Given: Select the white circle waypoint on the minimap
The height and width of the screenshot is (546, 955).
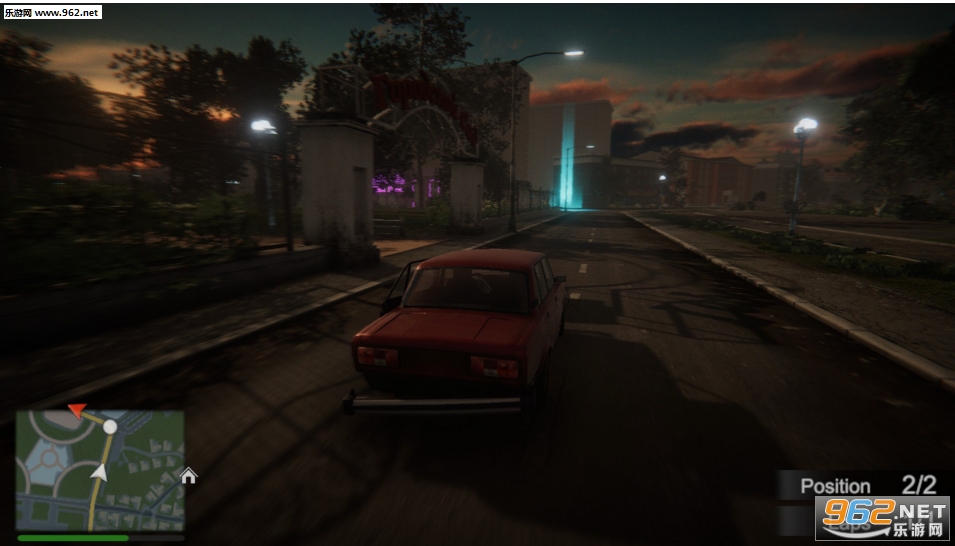Looking at the screenshot, I should 110,427.
